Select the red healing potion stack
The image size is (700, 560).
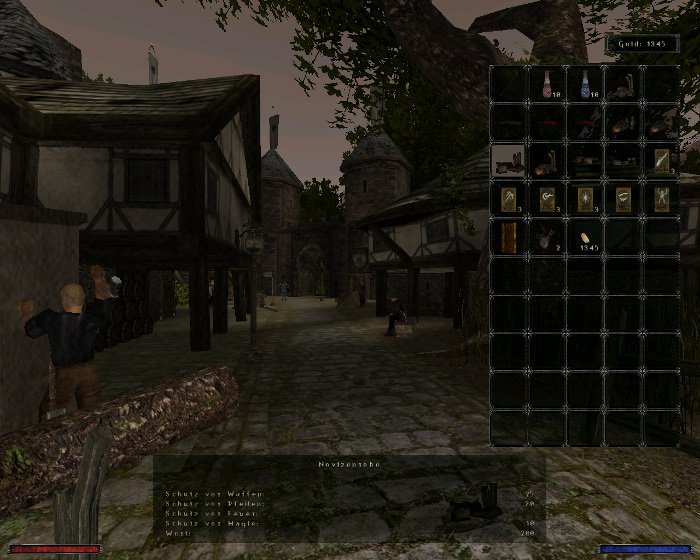(547, 84)
